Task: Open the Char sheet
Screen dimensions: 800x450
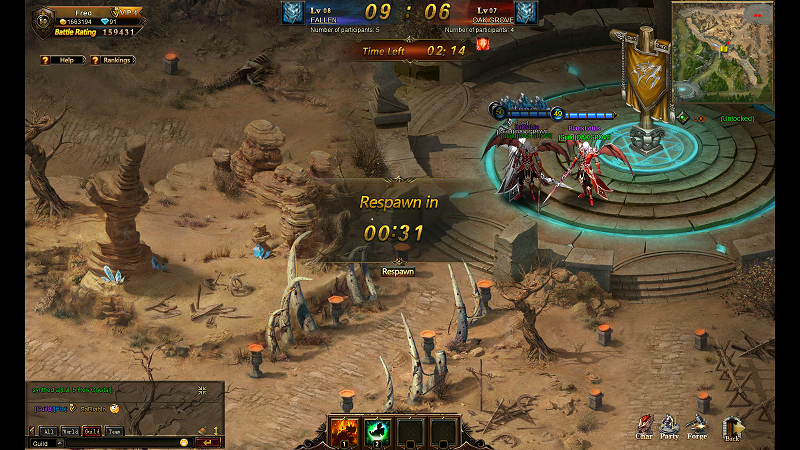Action: (645, 428)
